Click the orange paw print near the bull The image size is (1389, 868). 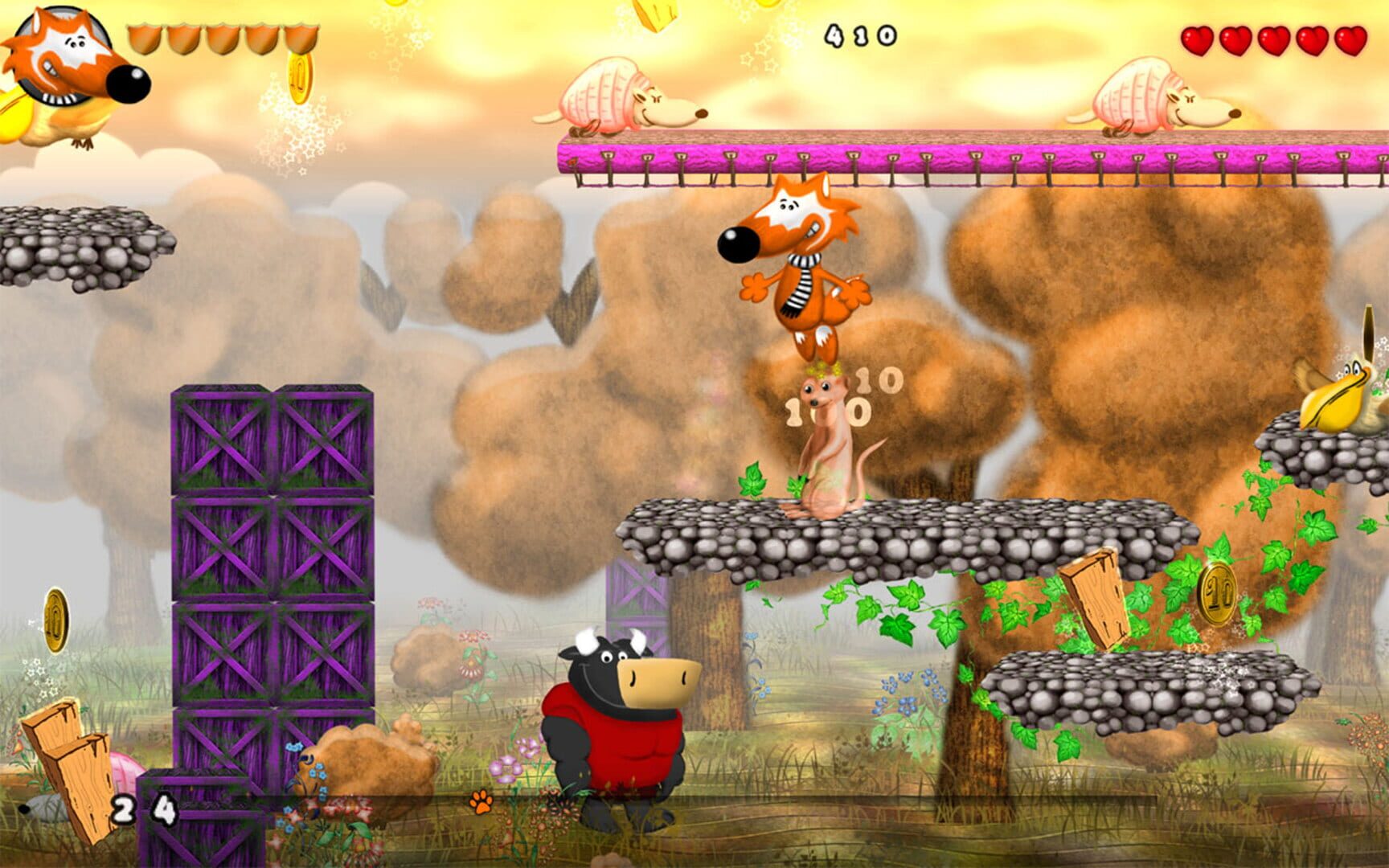click(x=481, y=801)
